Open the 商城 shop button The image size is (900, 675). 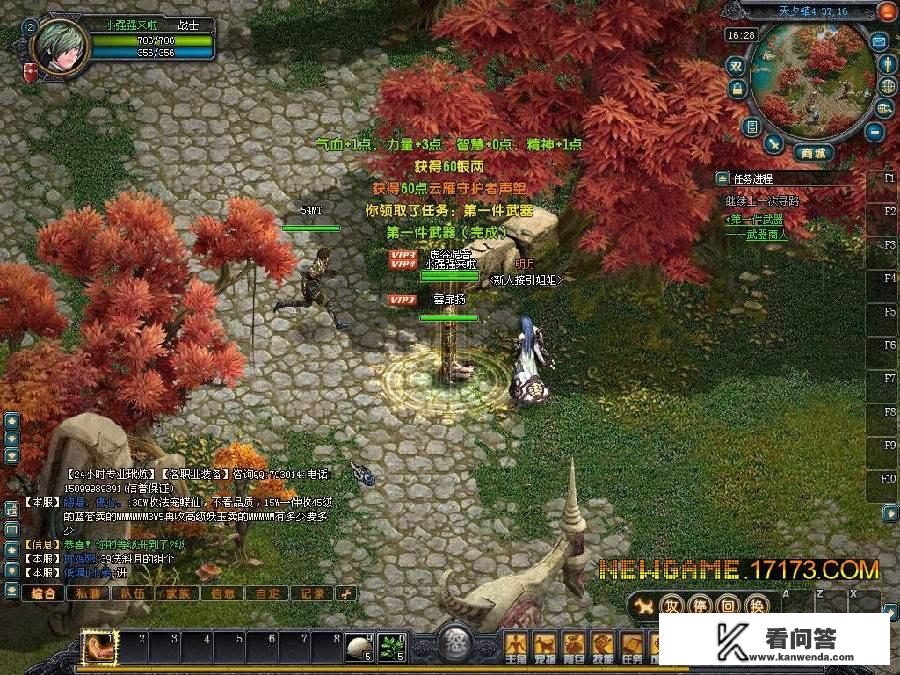(x=812, y=153)
